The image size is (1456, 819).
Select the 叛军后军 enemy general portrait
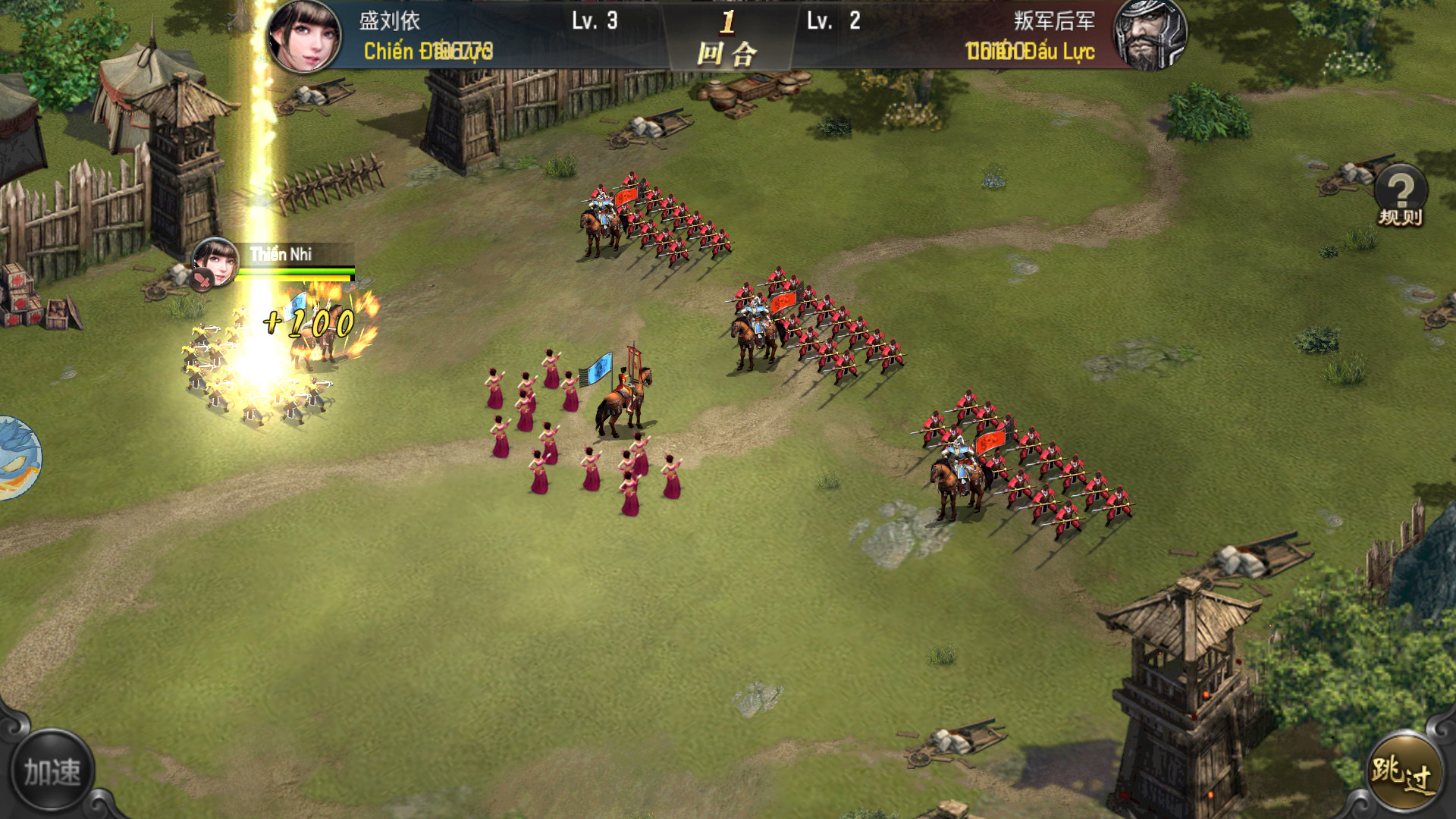pos(1149,36)
